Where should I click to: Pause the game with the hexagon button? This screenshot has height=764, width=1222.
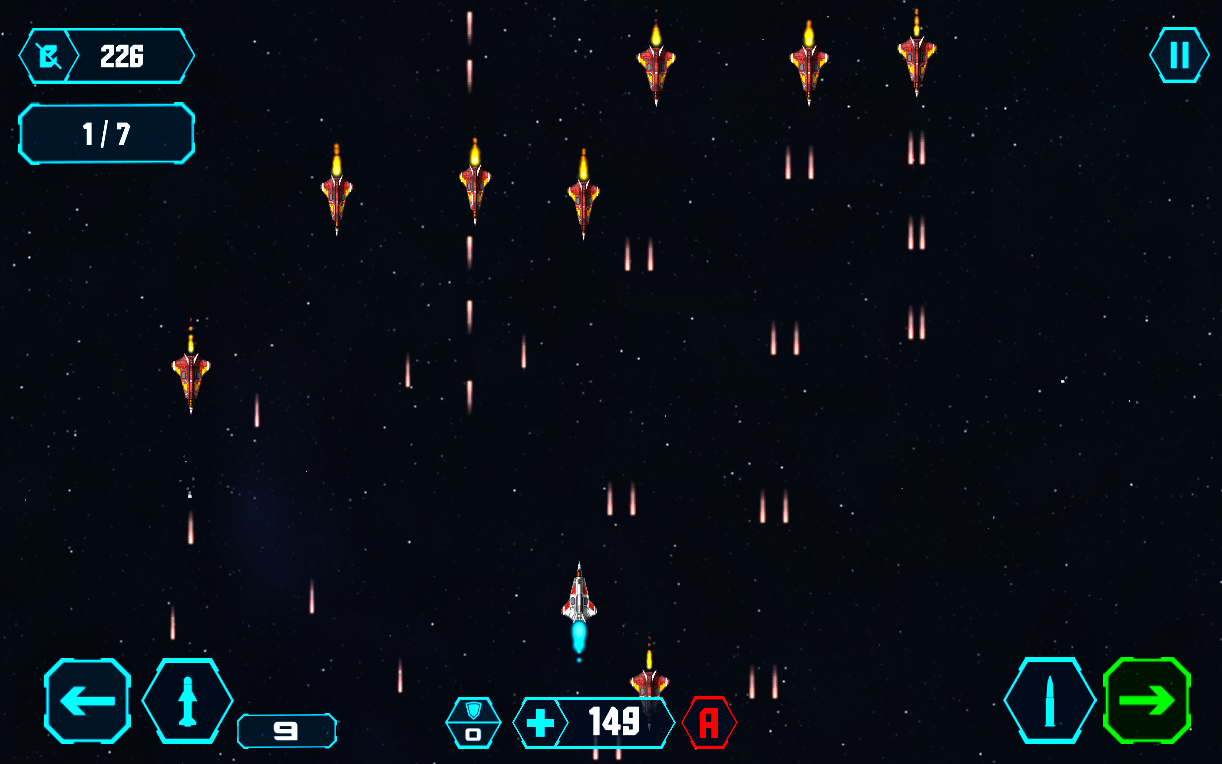click(1179, 55)
